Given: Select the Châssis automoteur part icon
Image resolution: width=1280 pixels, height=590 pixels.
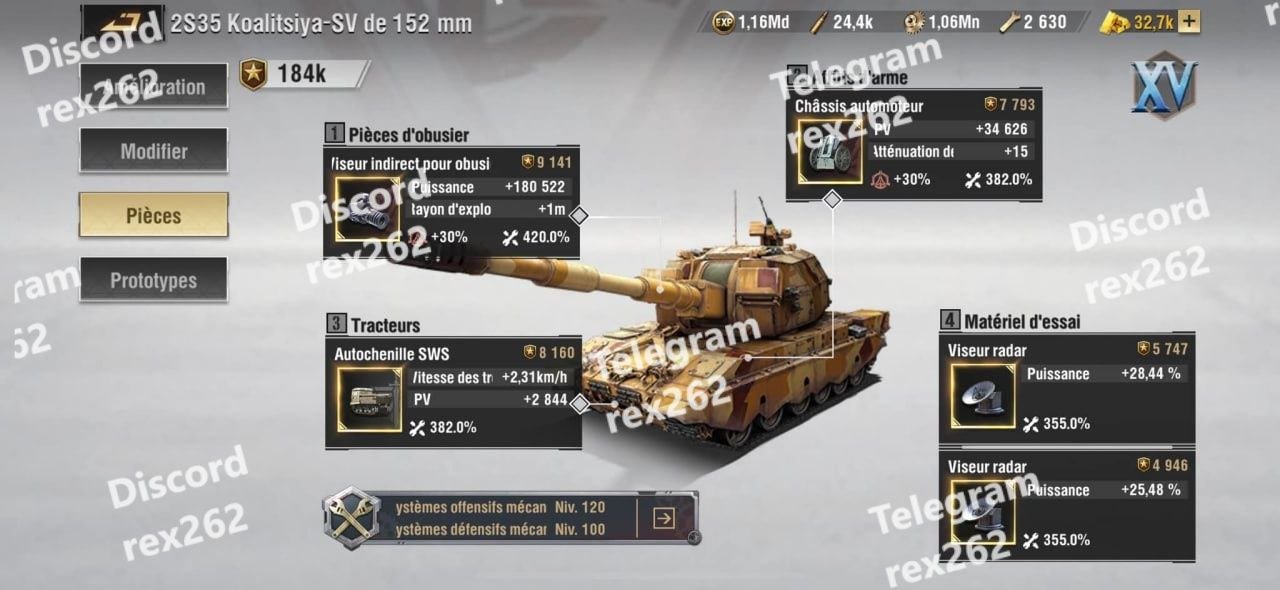Looking at the screenshot, I should [x=829, y=152].
